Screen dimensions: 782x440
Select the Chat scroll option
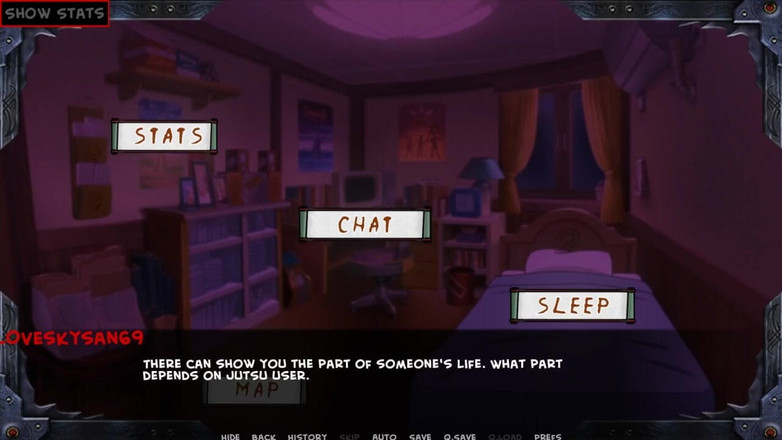pos(365,224)
